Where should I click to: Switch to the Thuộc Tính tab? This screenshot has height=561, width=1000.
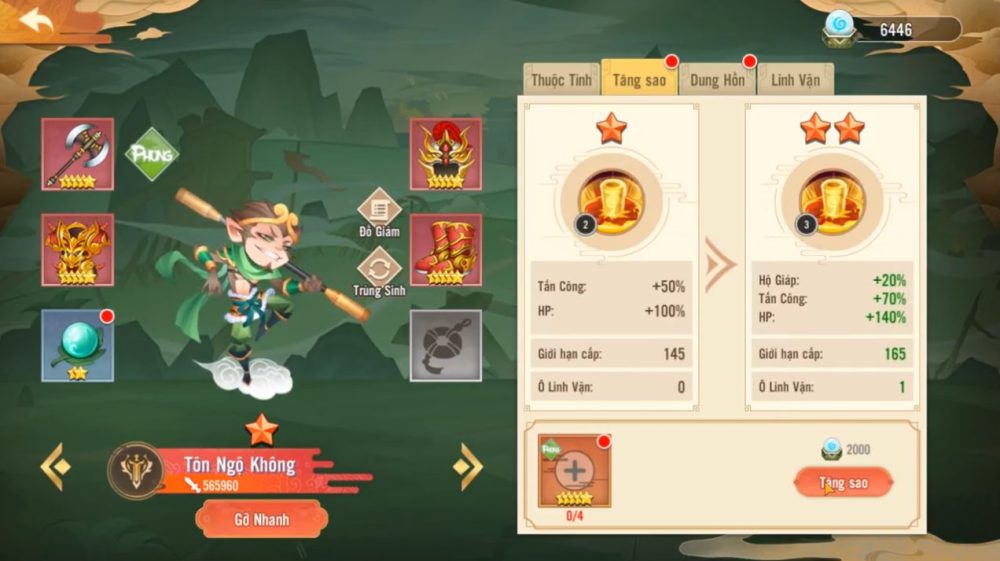click(x=561, y=80)
